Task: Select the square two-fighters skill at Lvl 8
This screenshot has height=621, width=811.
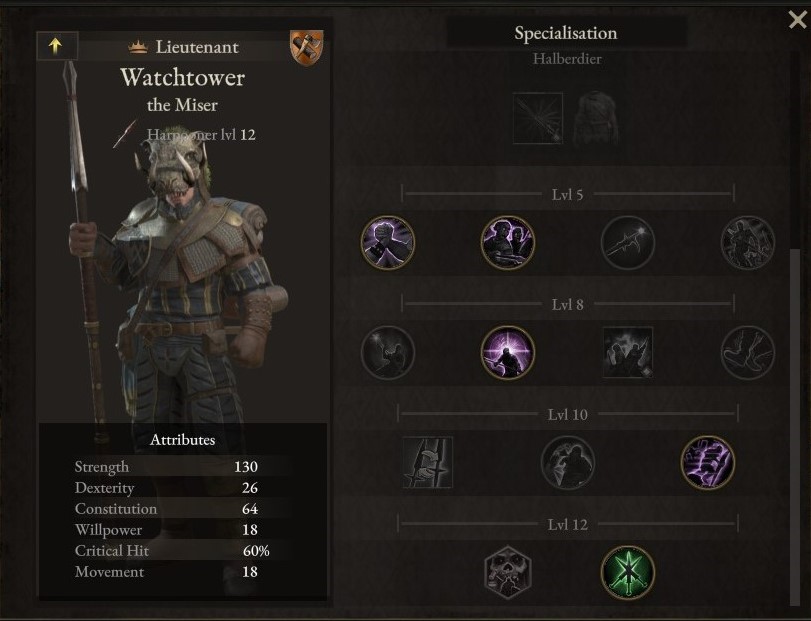Action: point(628,352)
